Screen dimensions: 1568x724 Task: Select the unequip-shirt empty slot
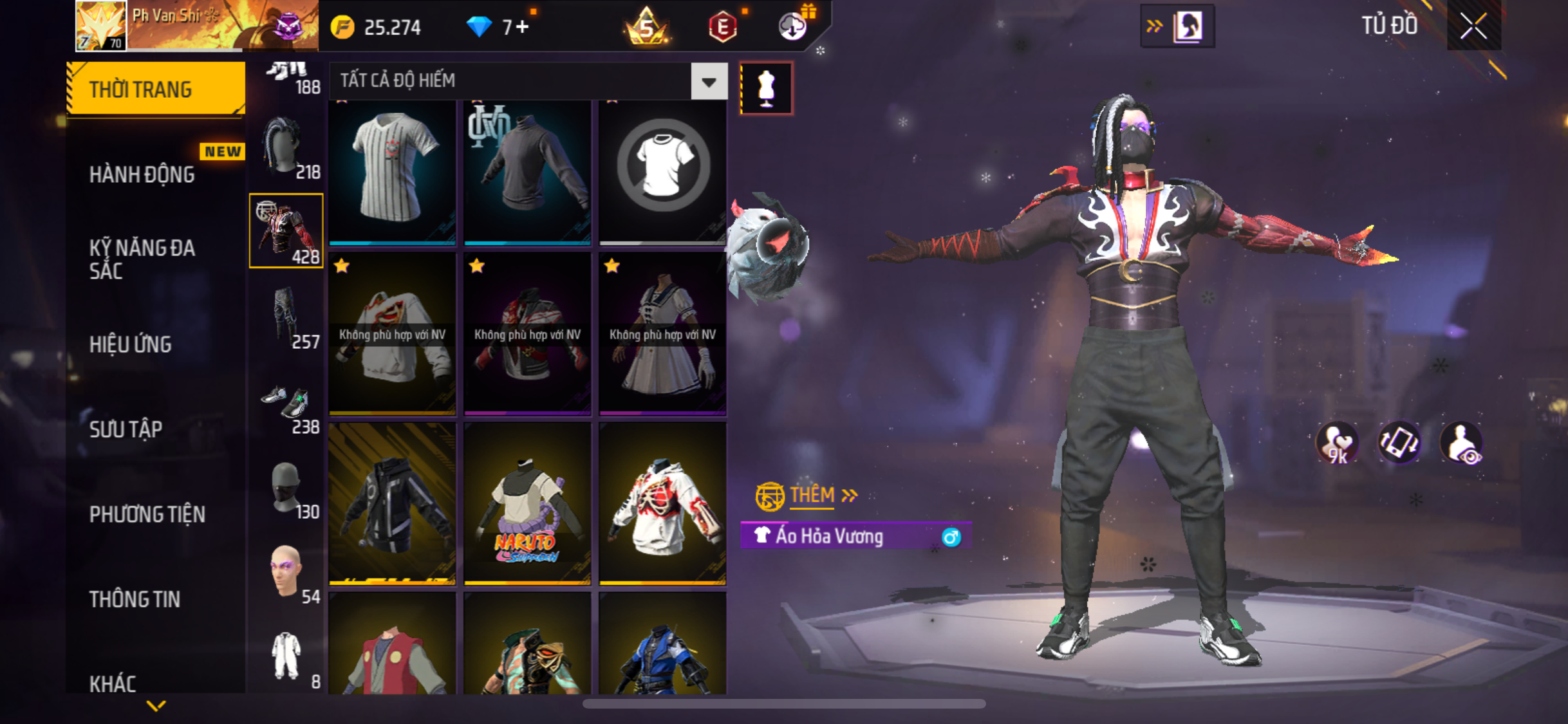point(662,171)
